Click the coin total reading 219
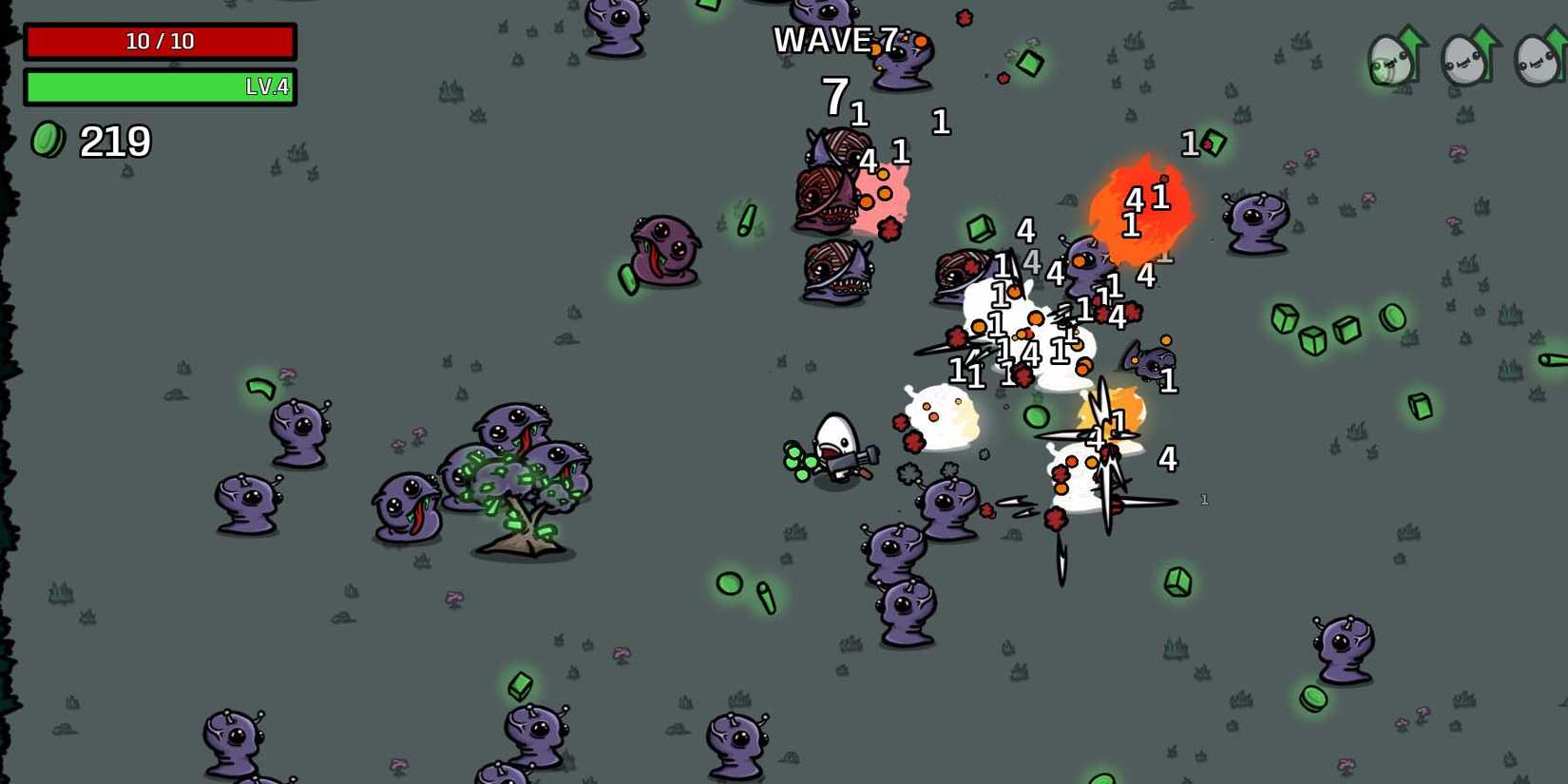 click(x=114, y=143)
